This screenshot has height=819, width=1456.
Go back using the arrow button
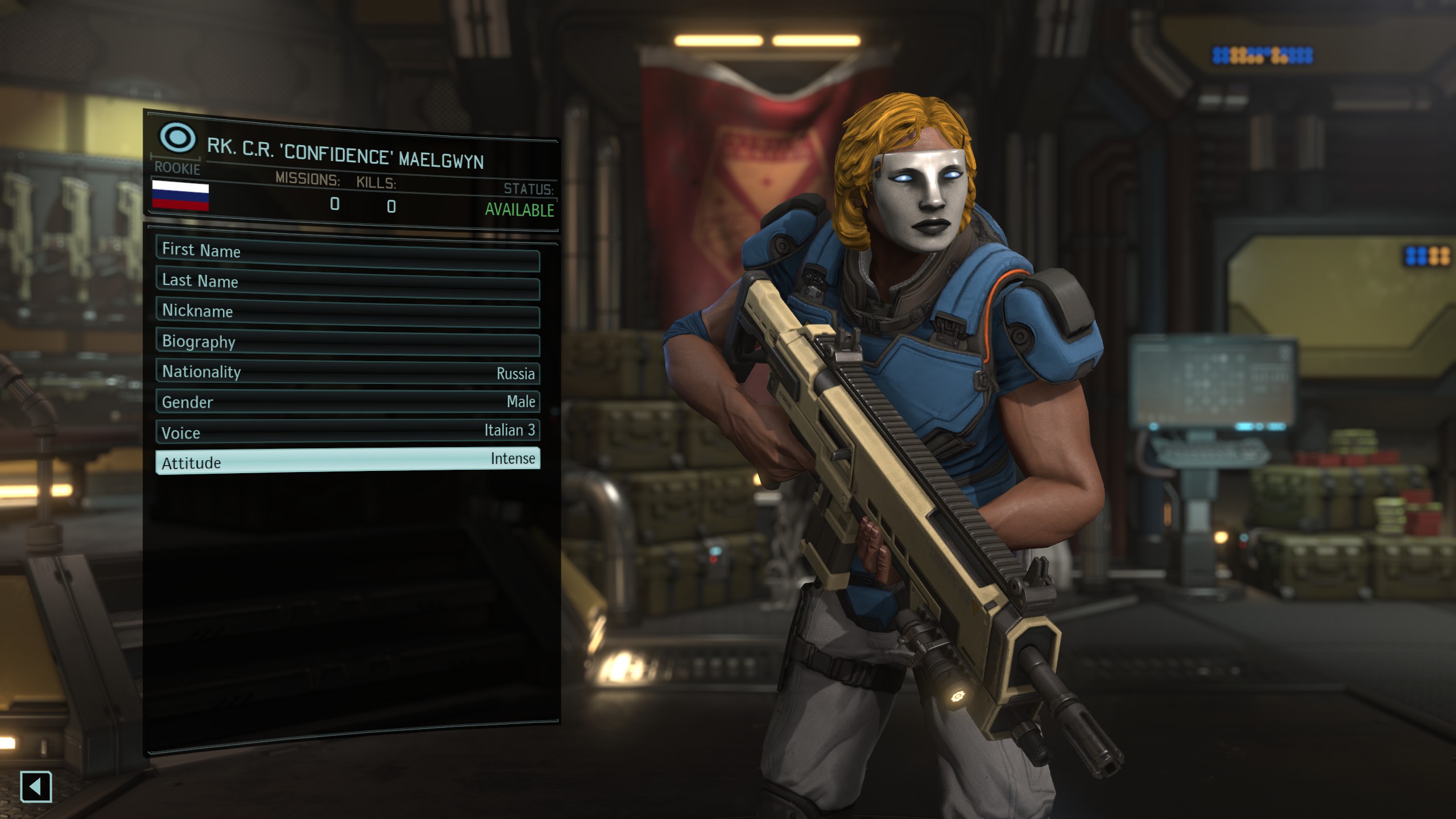point(36,787)
